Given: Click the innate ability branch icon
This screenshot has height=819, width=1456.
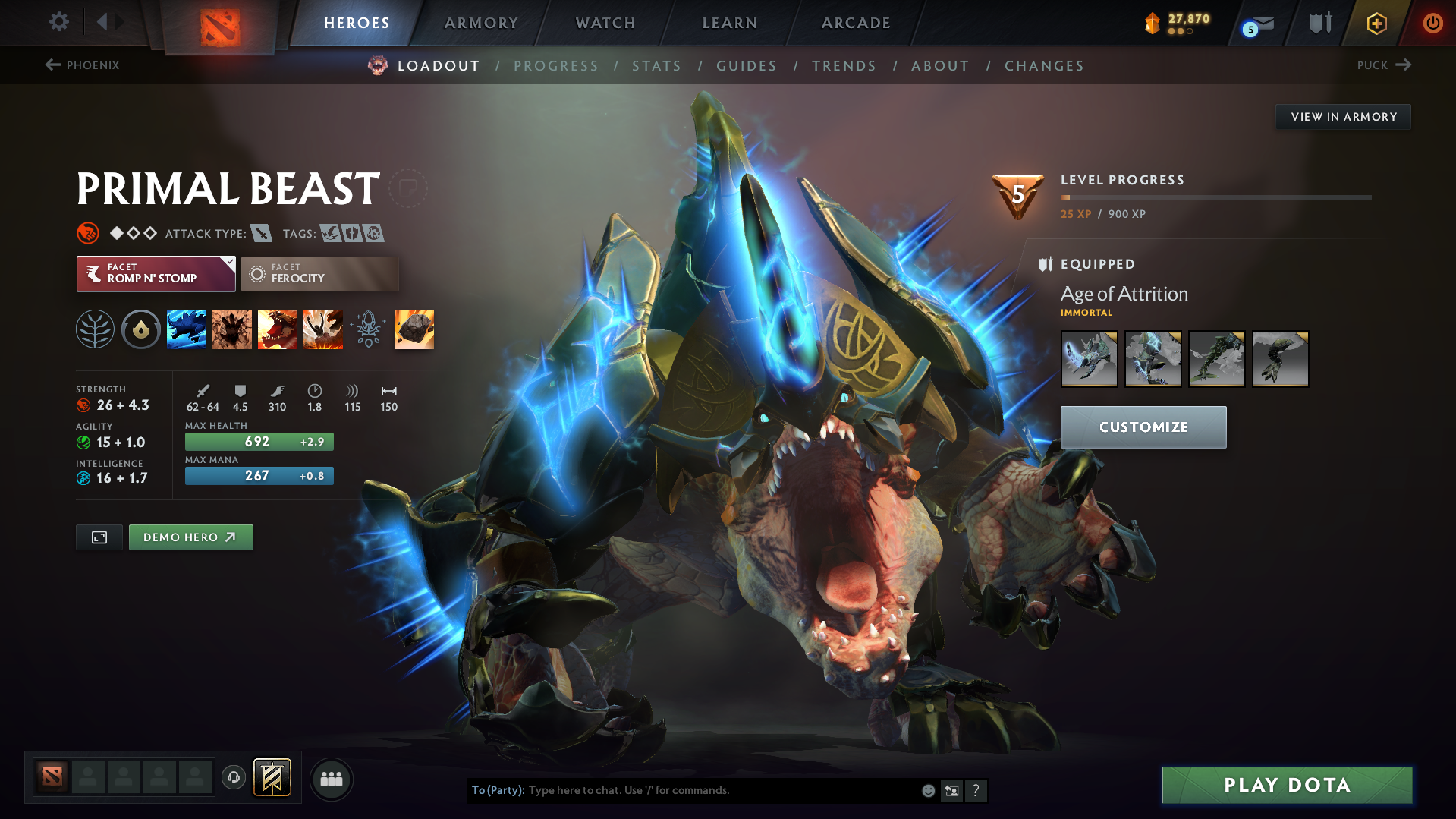Looking at the screenshot, I should click(x=95, y=329).
